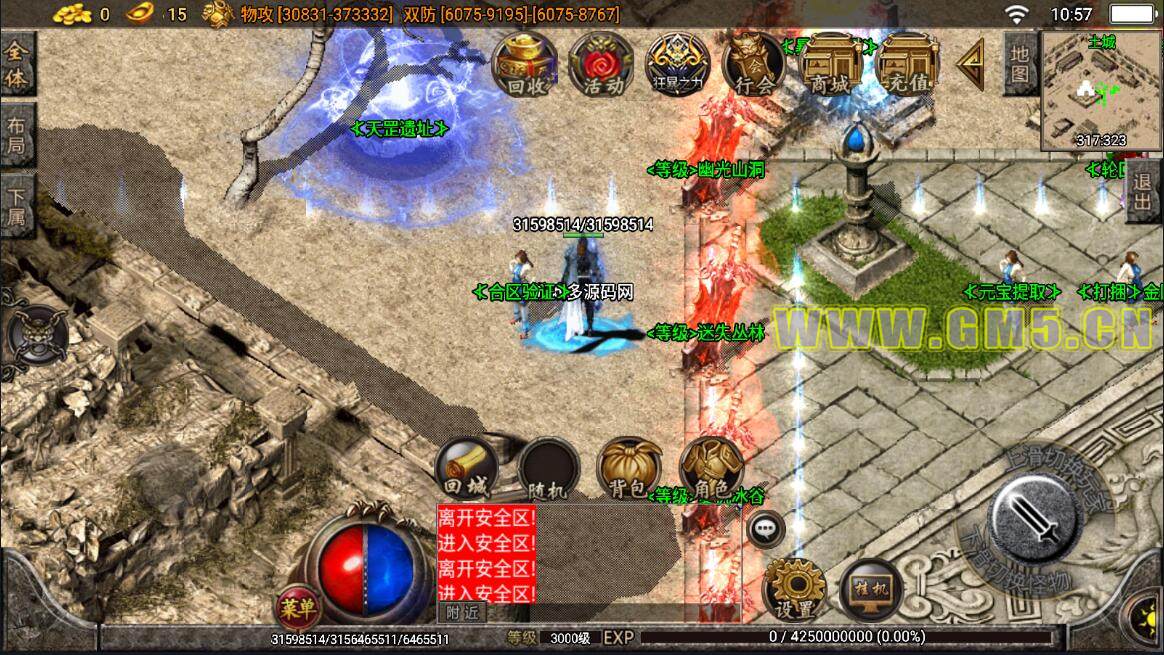Use the 回城 return scroll
This screenshot has width=1164, height=655.
coord(465,469)
